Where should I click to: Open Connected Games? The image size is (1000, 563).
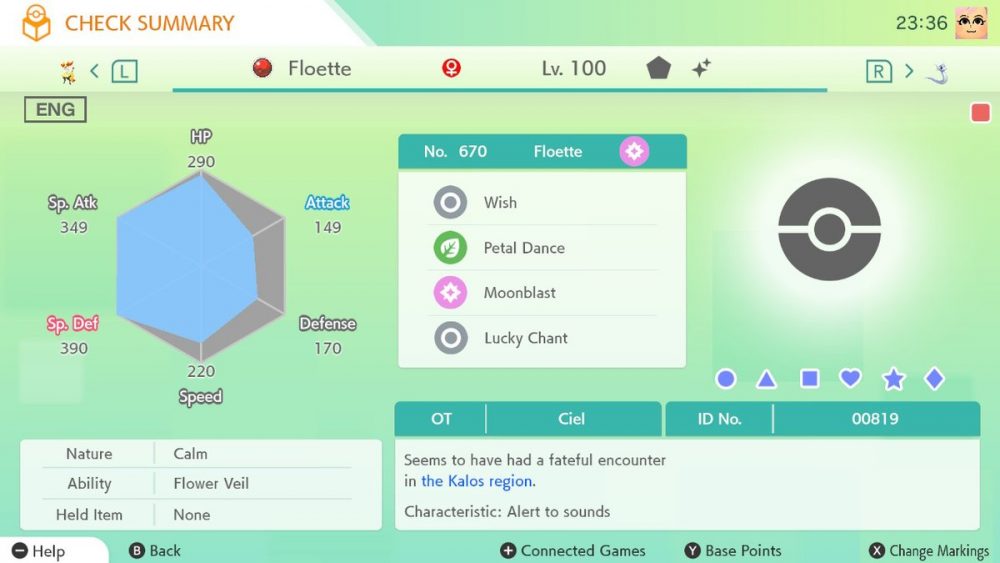pyautogui.click(x=573, y=551)
